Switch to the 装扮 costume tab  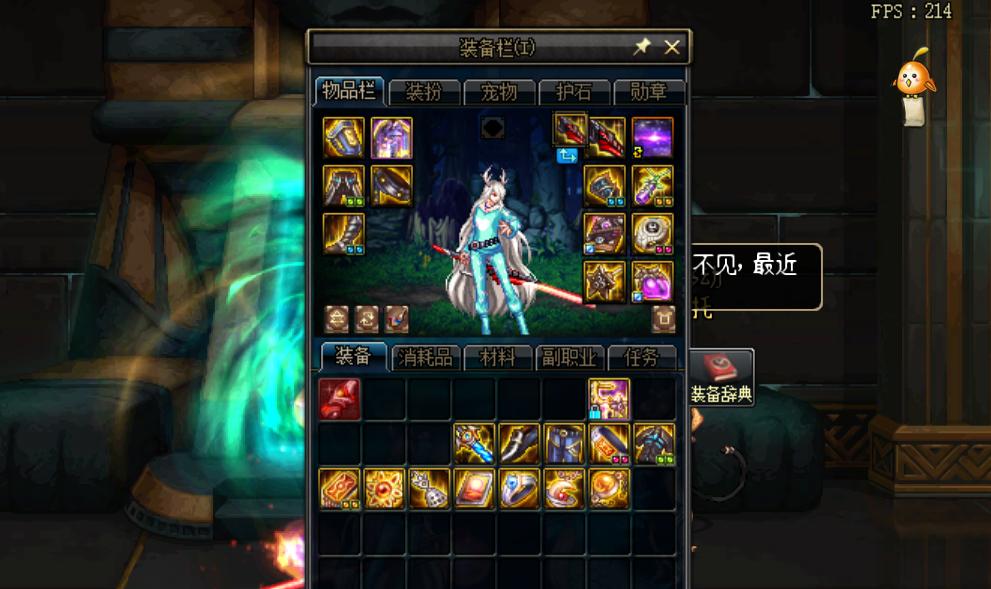(x=424, y=93)
